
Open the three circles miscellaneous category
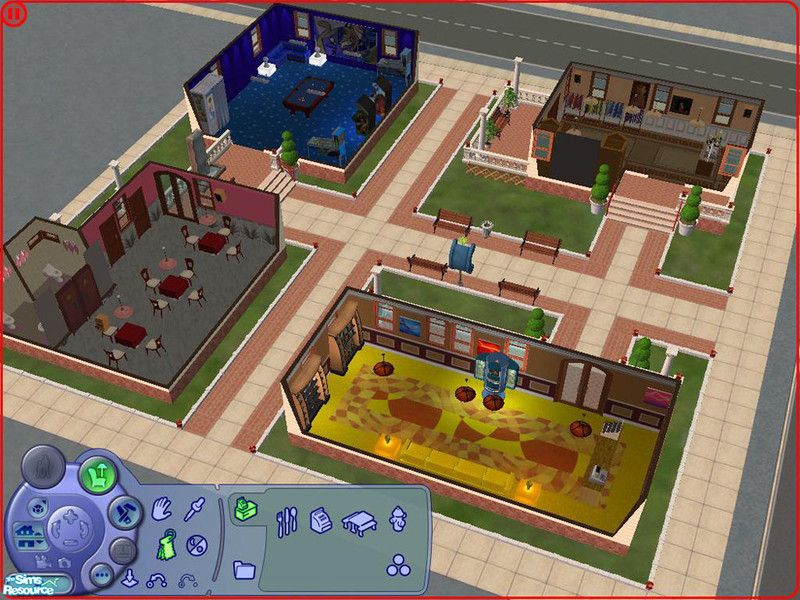(398, 565)
